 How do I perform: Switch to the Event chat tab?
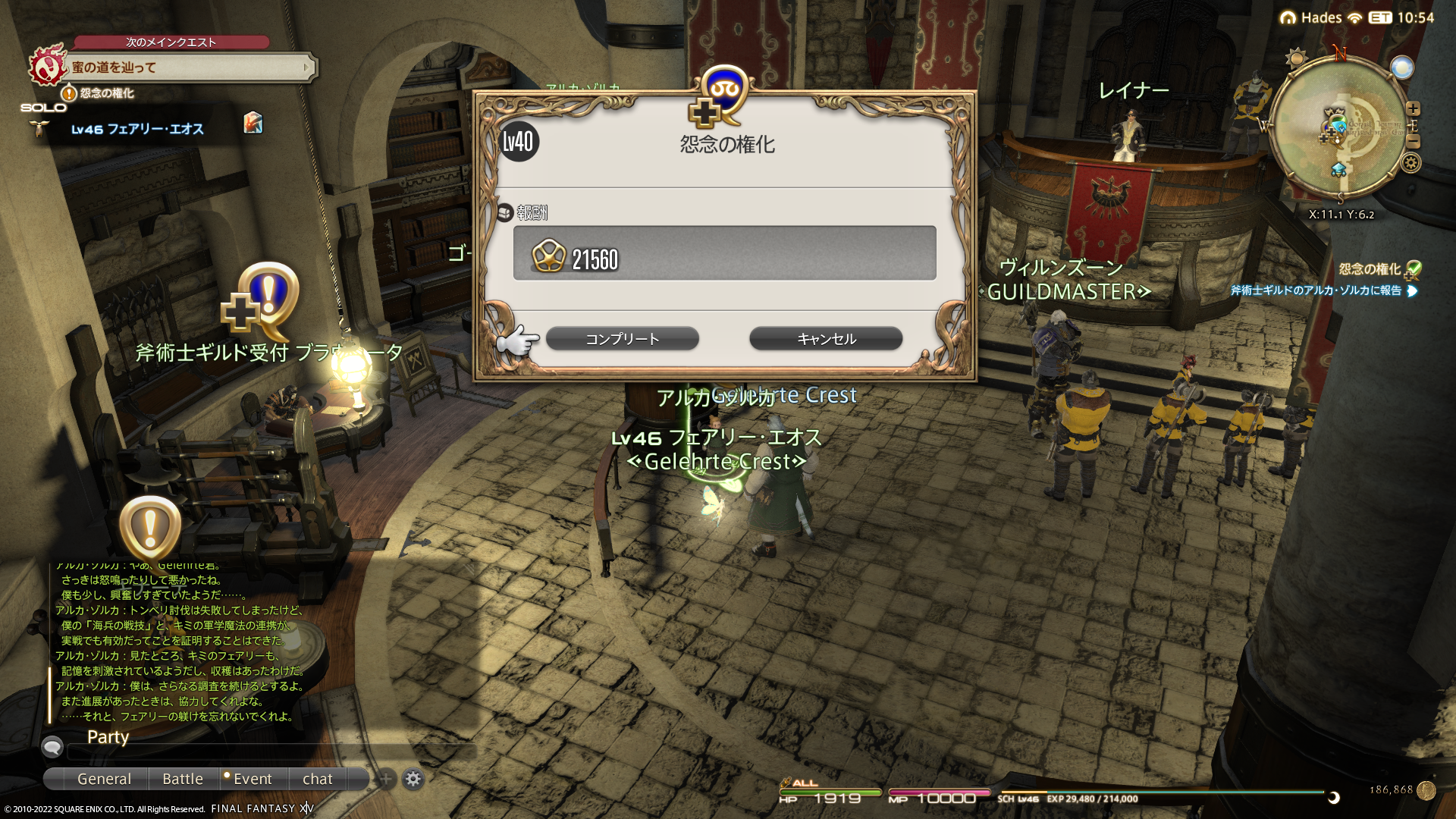pyautogui.click(x=252, y=779)
